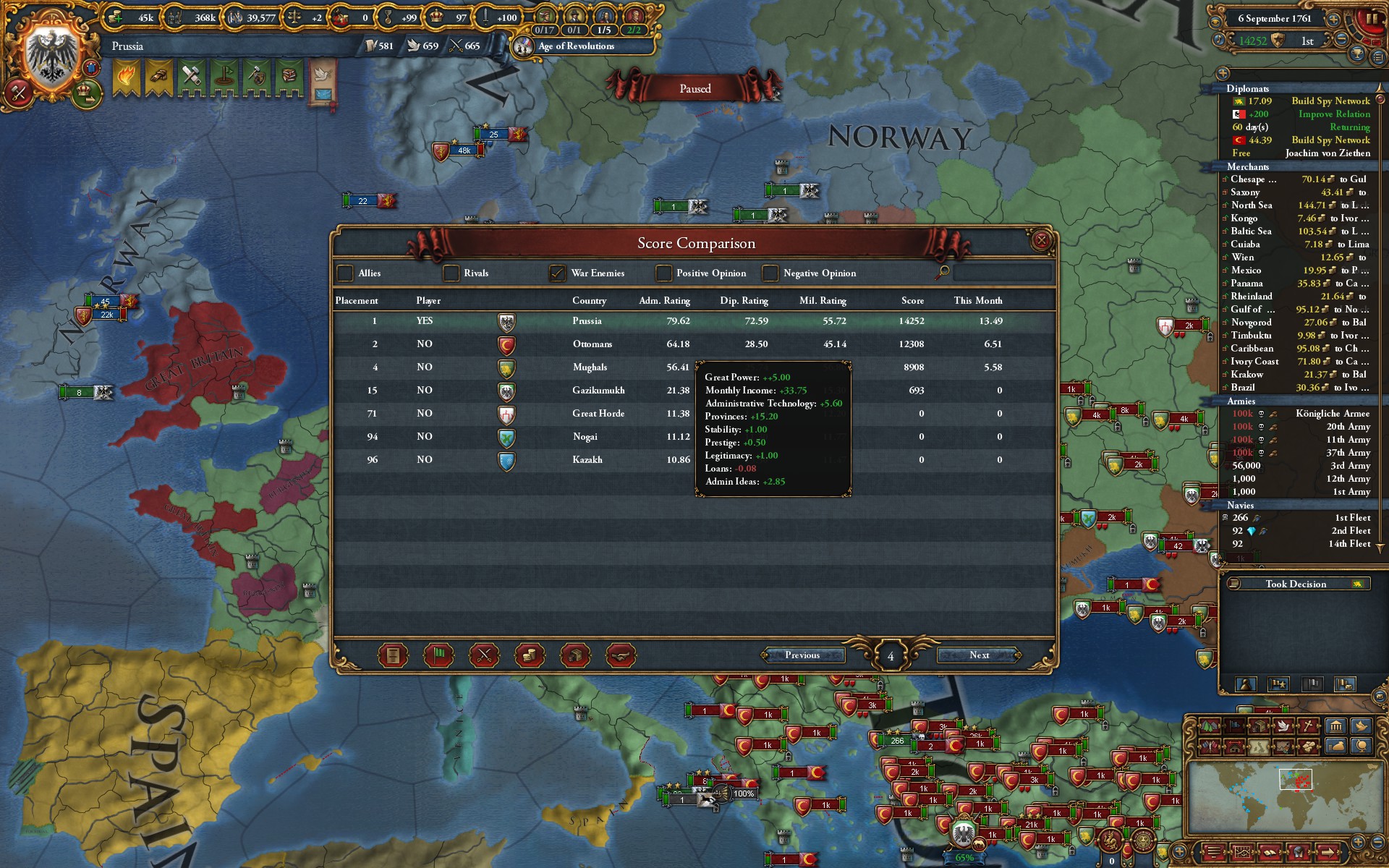Image resolution: width=1389 pixels, height=868 pixels.
Task: Enable the Allies filter checkbox
Action: (345, 273)
